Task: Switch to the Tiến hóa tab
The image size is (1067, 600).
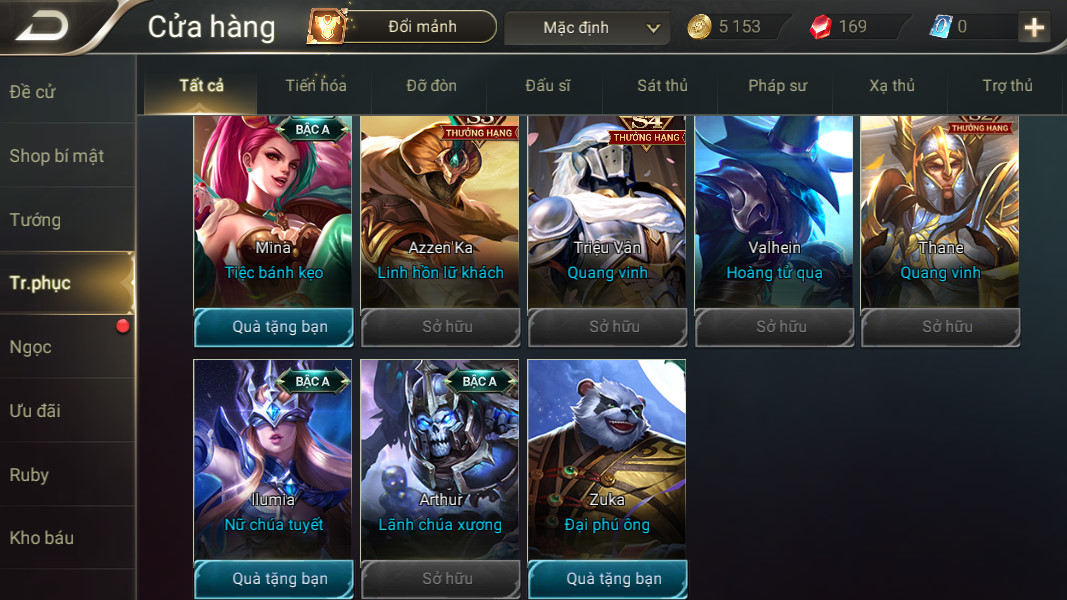Action: point(315,86)
